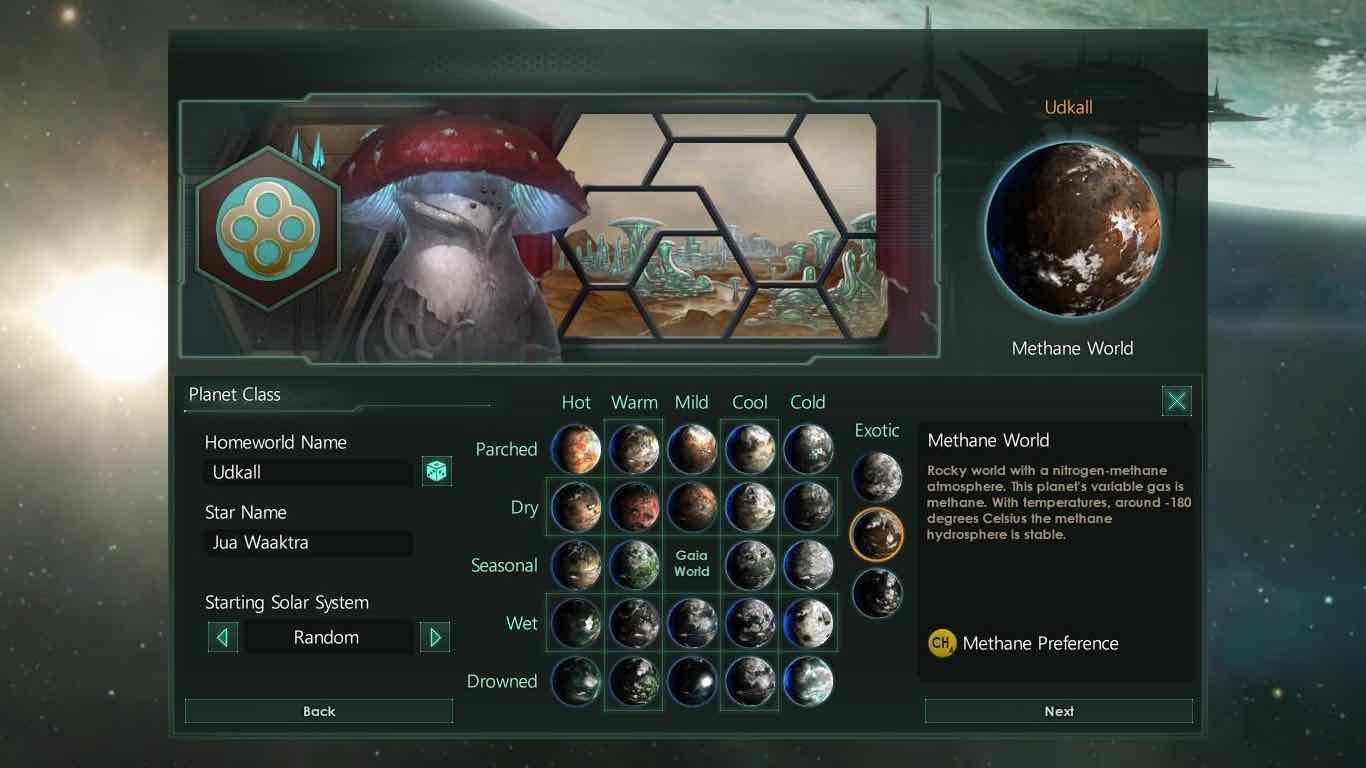Select next Starting Solar System option

(434, 637)
